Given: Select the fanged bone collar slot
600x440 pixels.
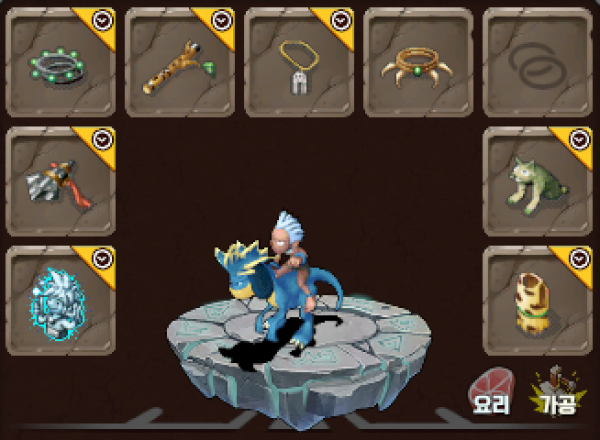Looking at the screenshot, I should (418, 62).
